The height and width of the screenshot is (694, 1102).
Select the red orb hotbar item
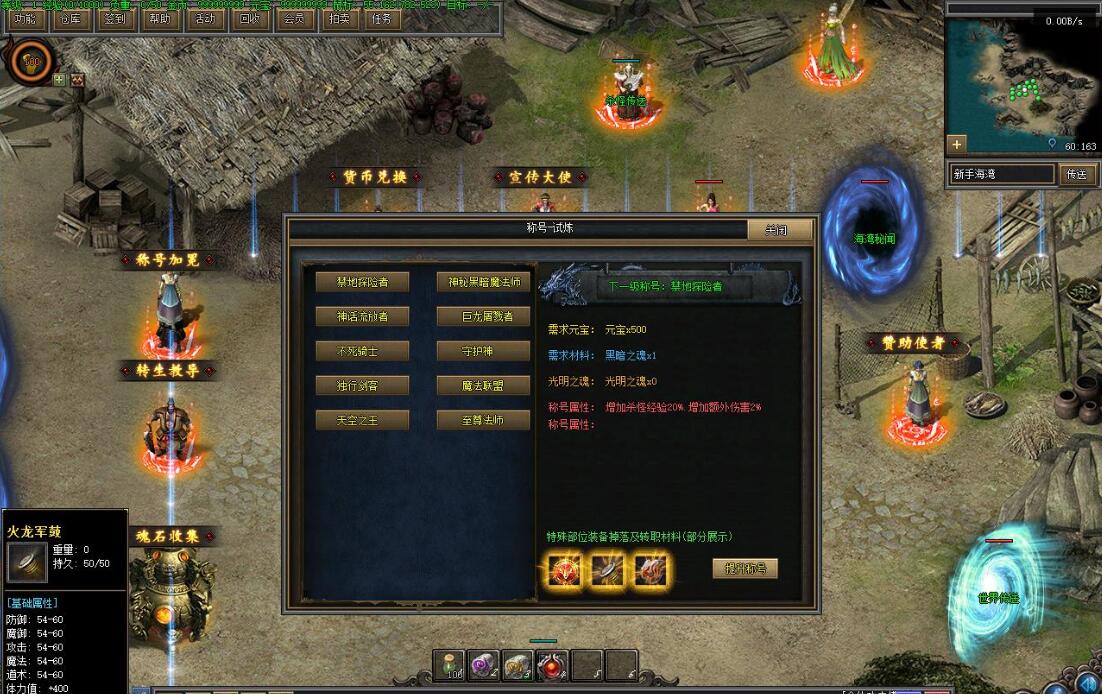[x=551, y=663]
